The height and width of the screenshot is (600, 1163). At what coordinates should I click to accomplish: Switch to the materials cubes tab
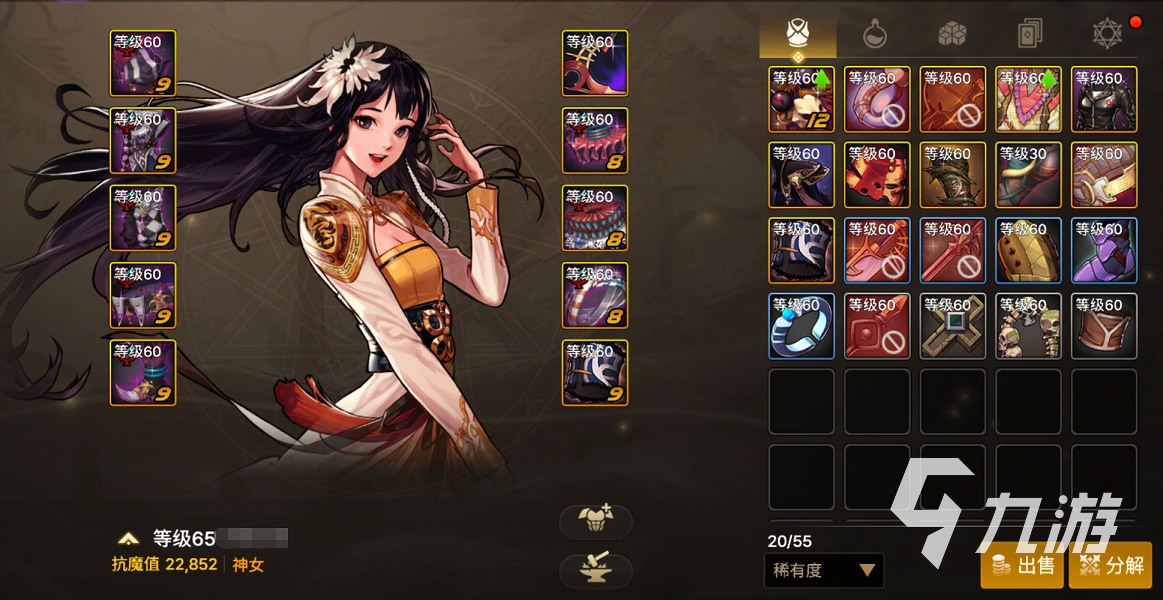point(952,35)
